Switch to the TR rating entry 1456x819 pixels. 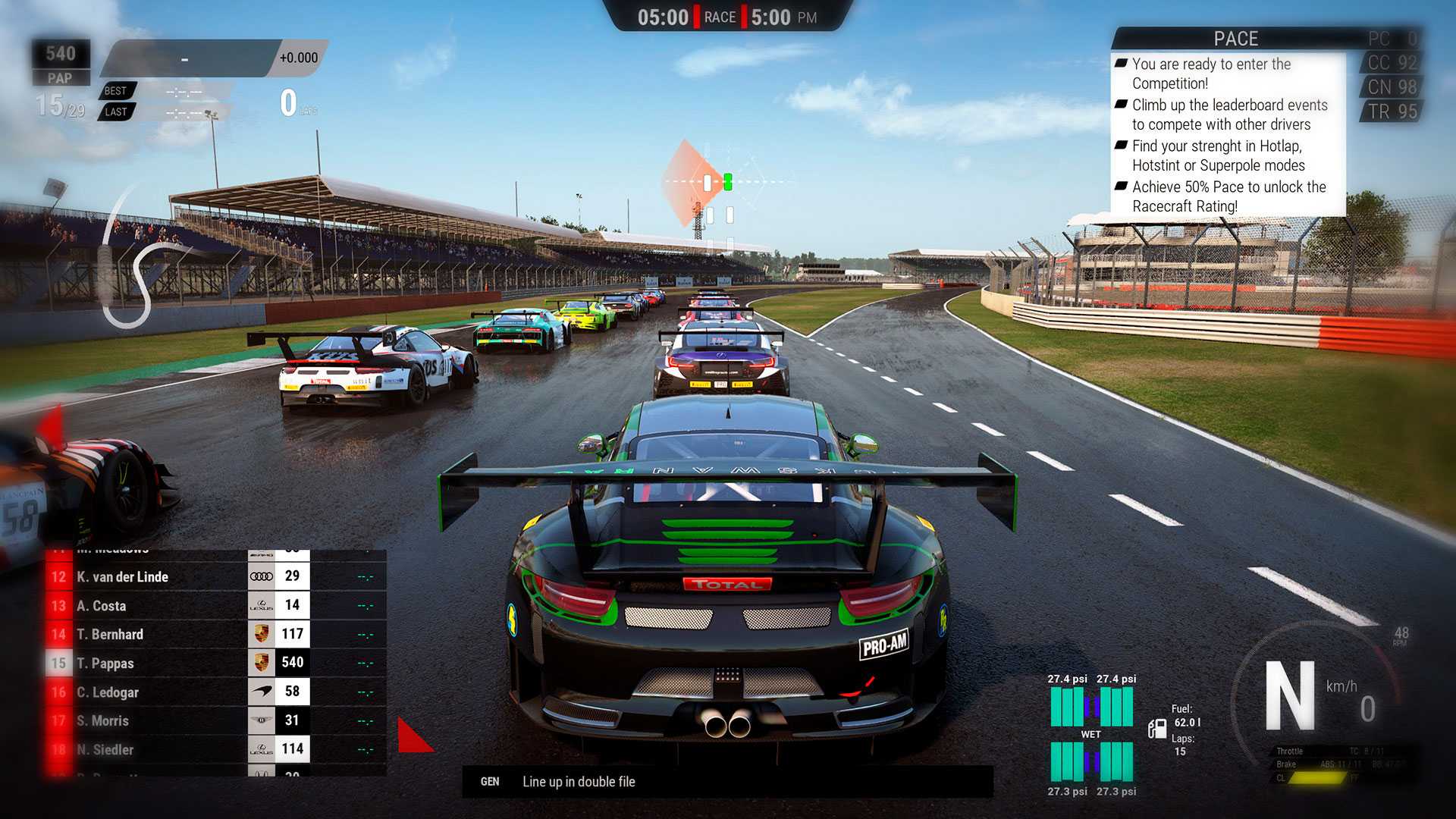(1392, 111)
